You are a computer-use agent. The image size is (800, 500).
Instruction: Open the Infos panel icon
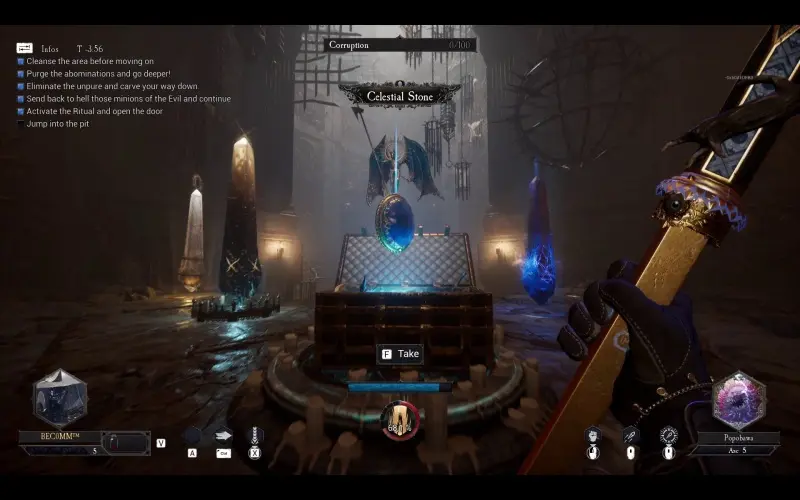tap(25, 48)
